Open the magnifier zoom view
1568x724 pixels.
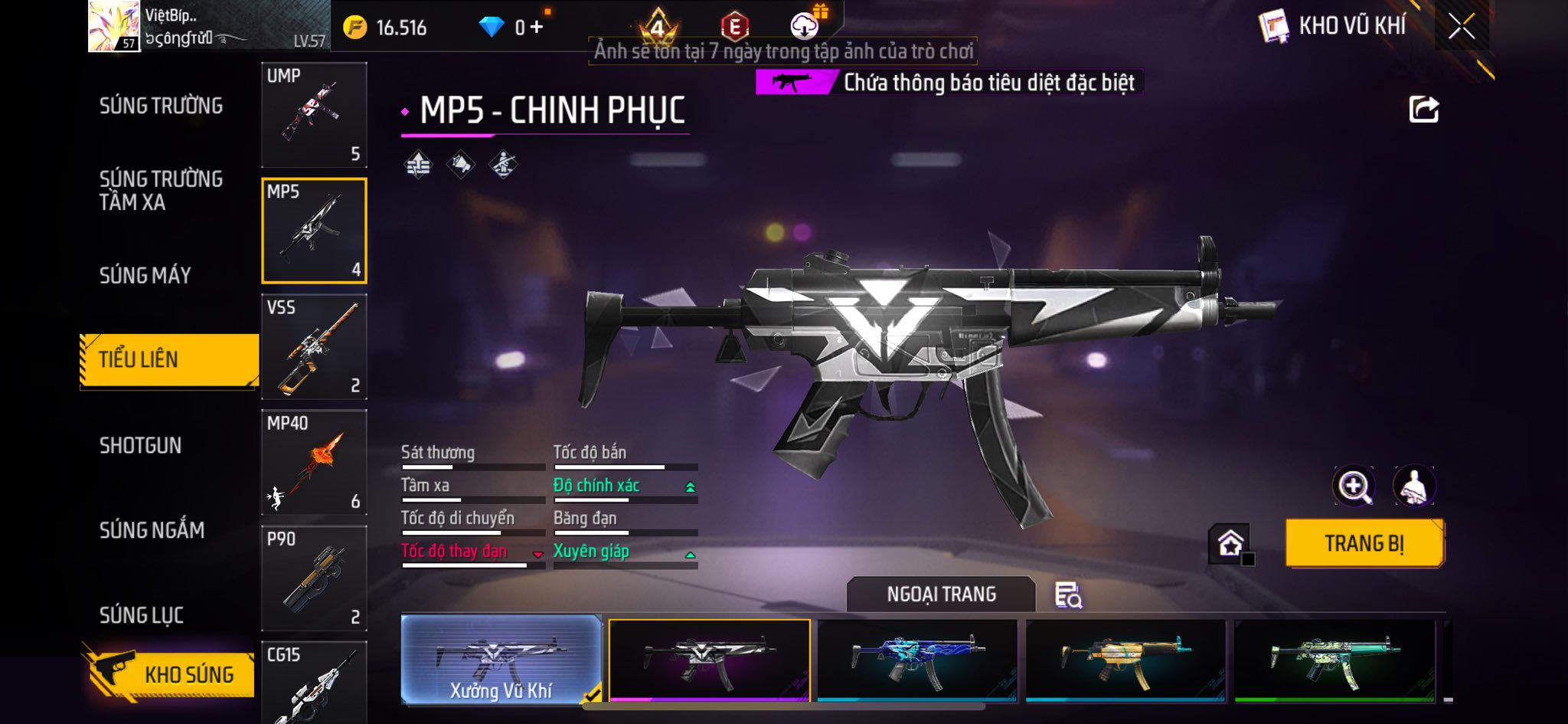pyautogui.click(x=1354, y=486)
